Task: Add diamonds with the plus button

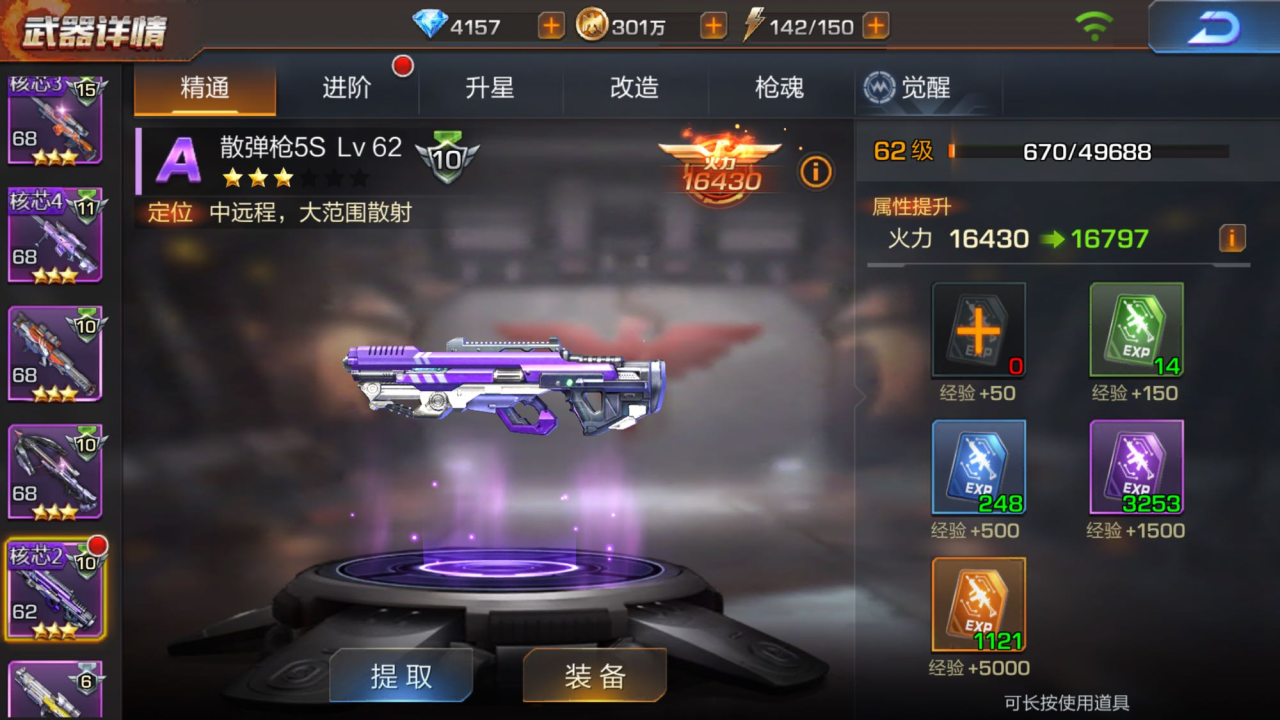Action: tap(551, 26)
